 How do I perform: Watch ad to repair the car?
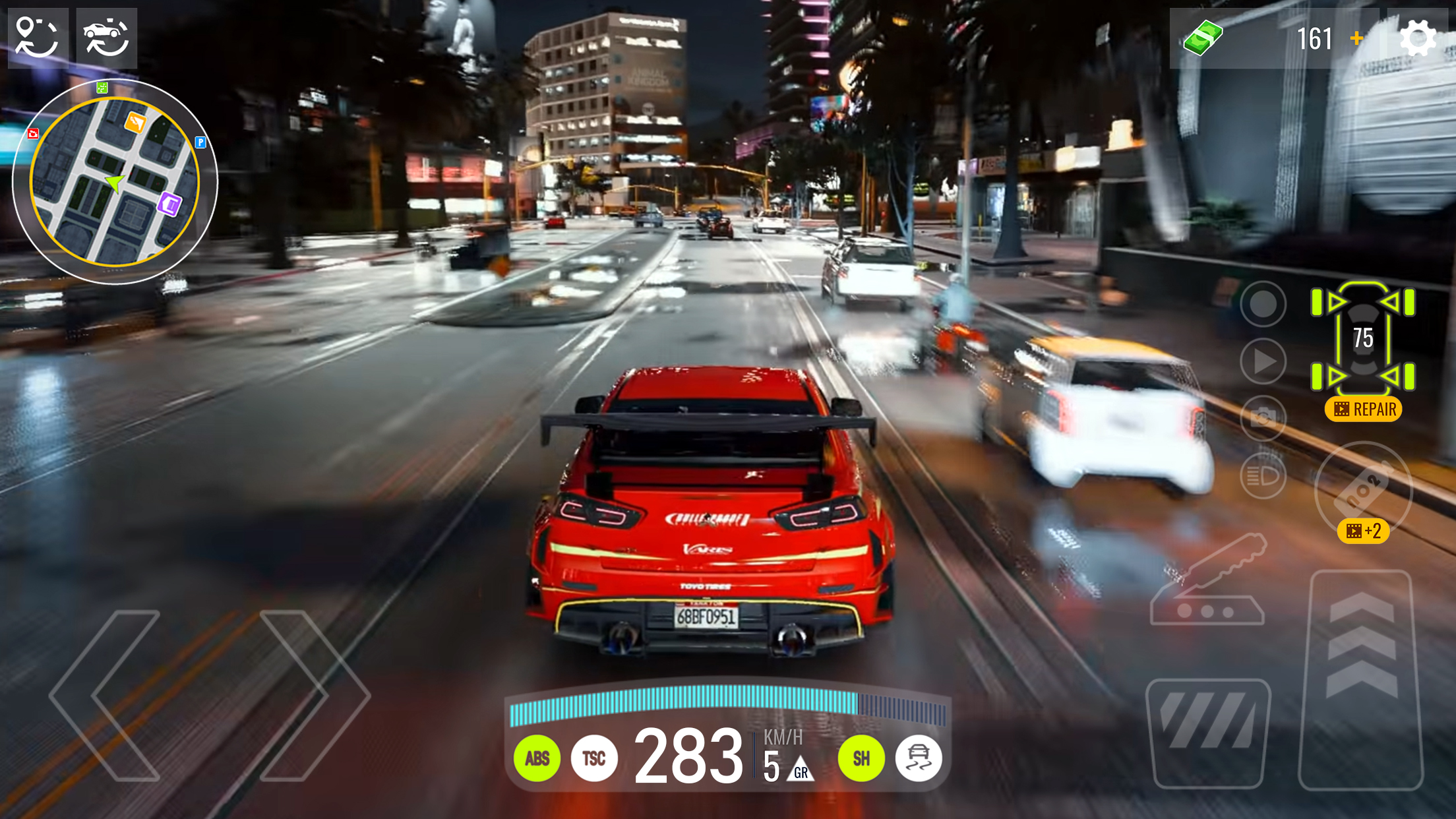pos(1363,409)
